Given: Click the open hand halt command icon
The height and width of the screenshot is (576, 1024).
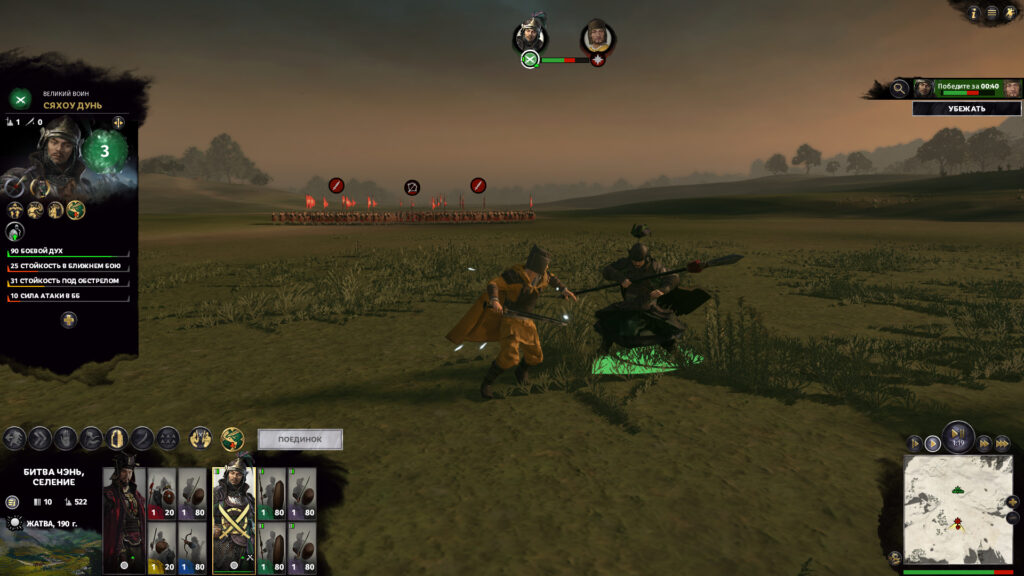Looking at the screenshot, I should coord(65,438).
